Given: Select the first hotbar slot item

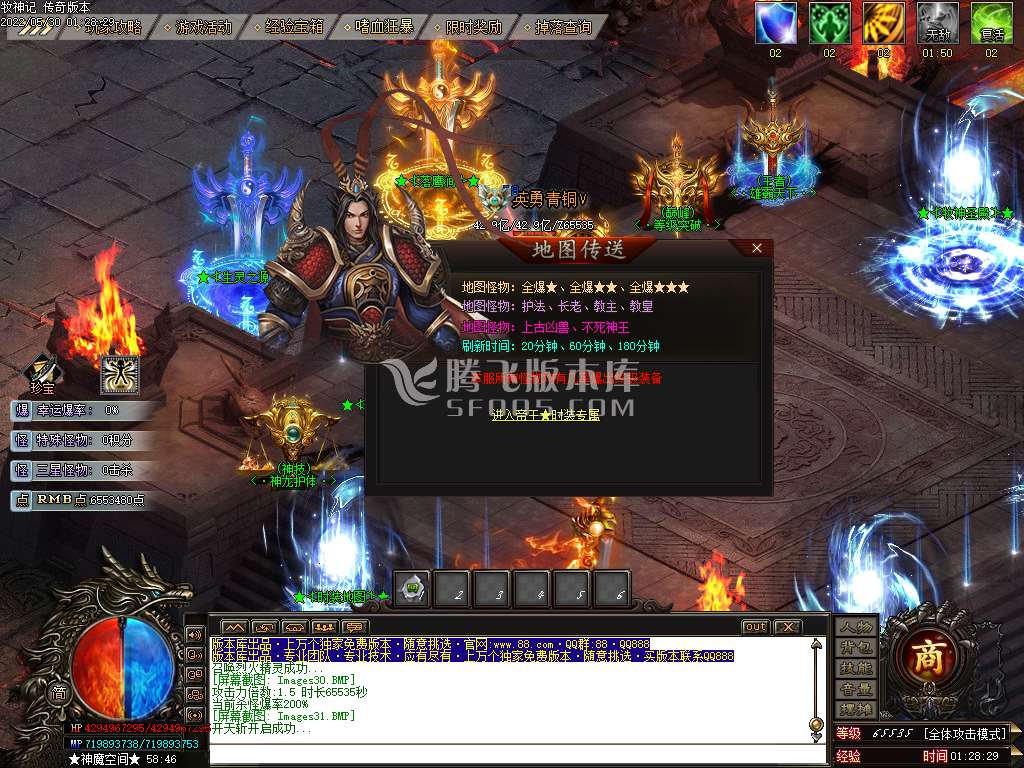Looking at the screenshot, I should (x=413, y=590).
